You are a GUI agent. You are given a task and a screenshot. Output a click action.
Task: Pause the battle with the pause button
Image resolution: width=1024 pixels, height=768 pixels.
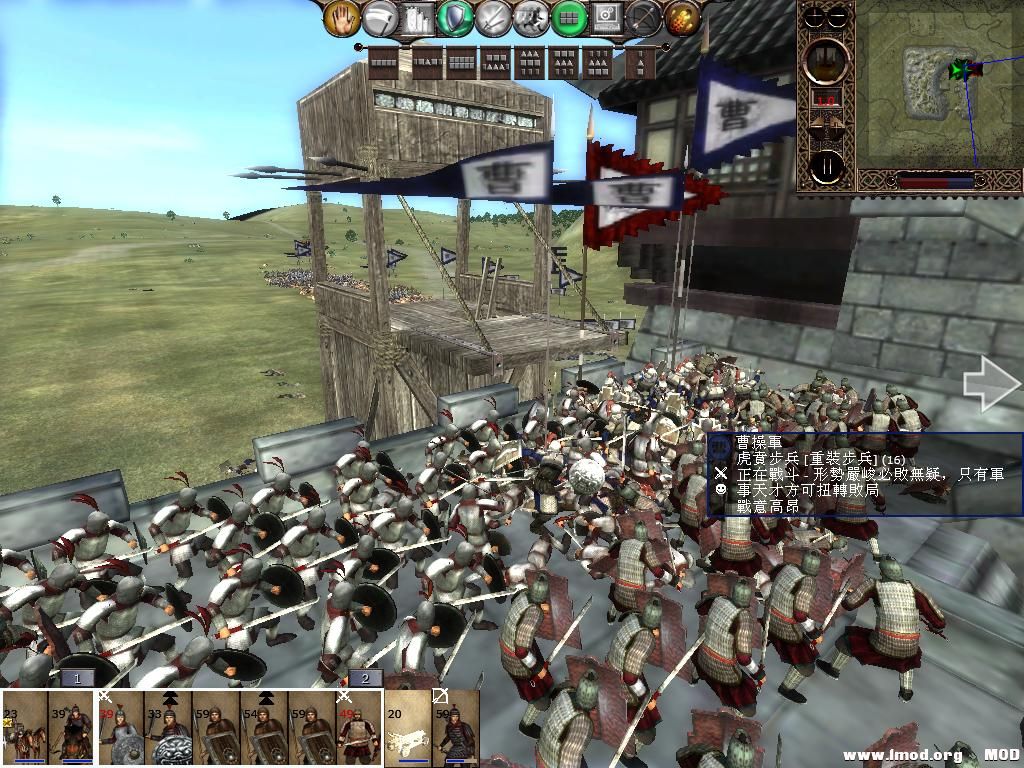(x=826, y=166)
